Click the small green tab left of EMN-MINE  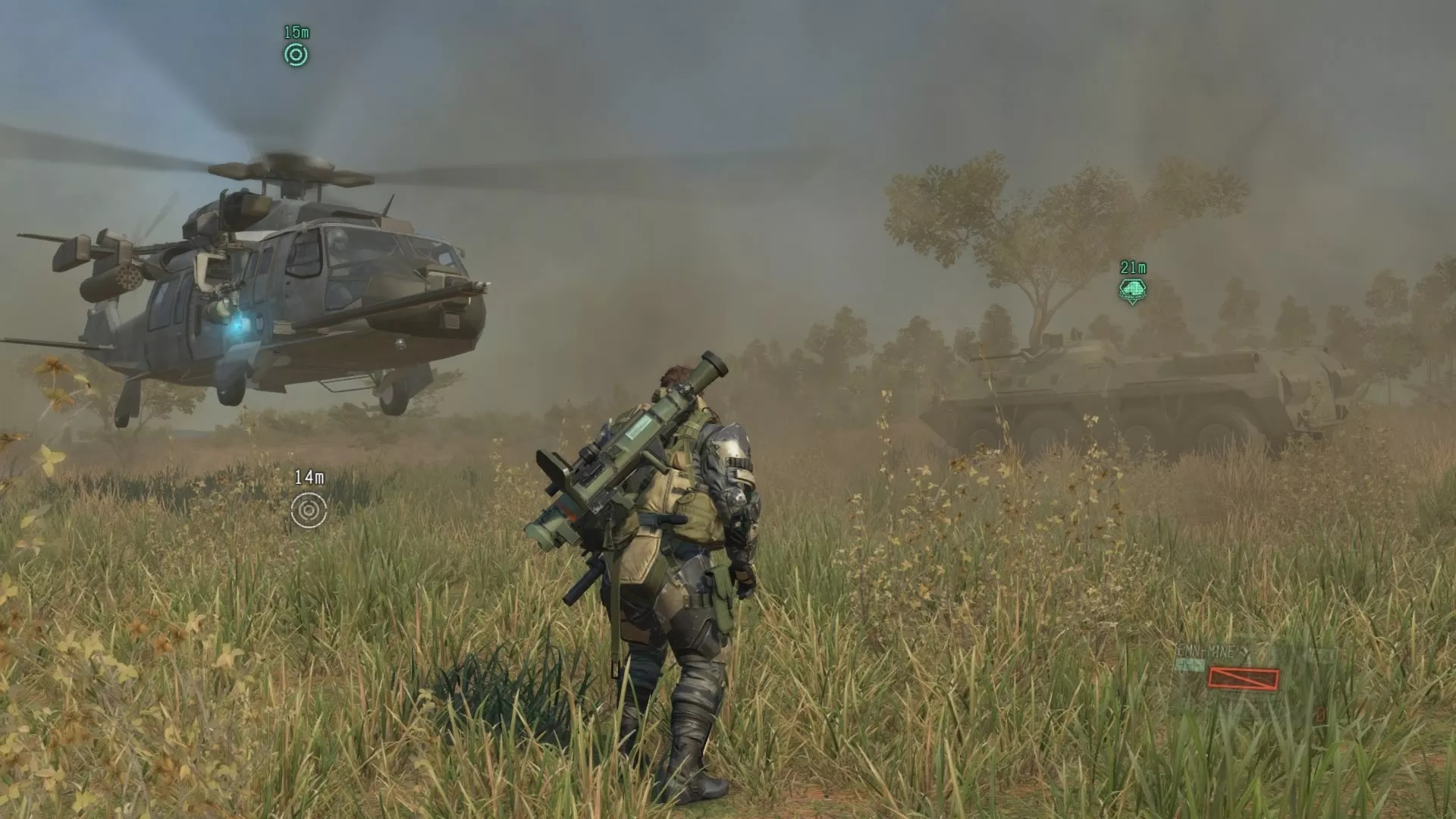(x=1189, y=664)
